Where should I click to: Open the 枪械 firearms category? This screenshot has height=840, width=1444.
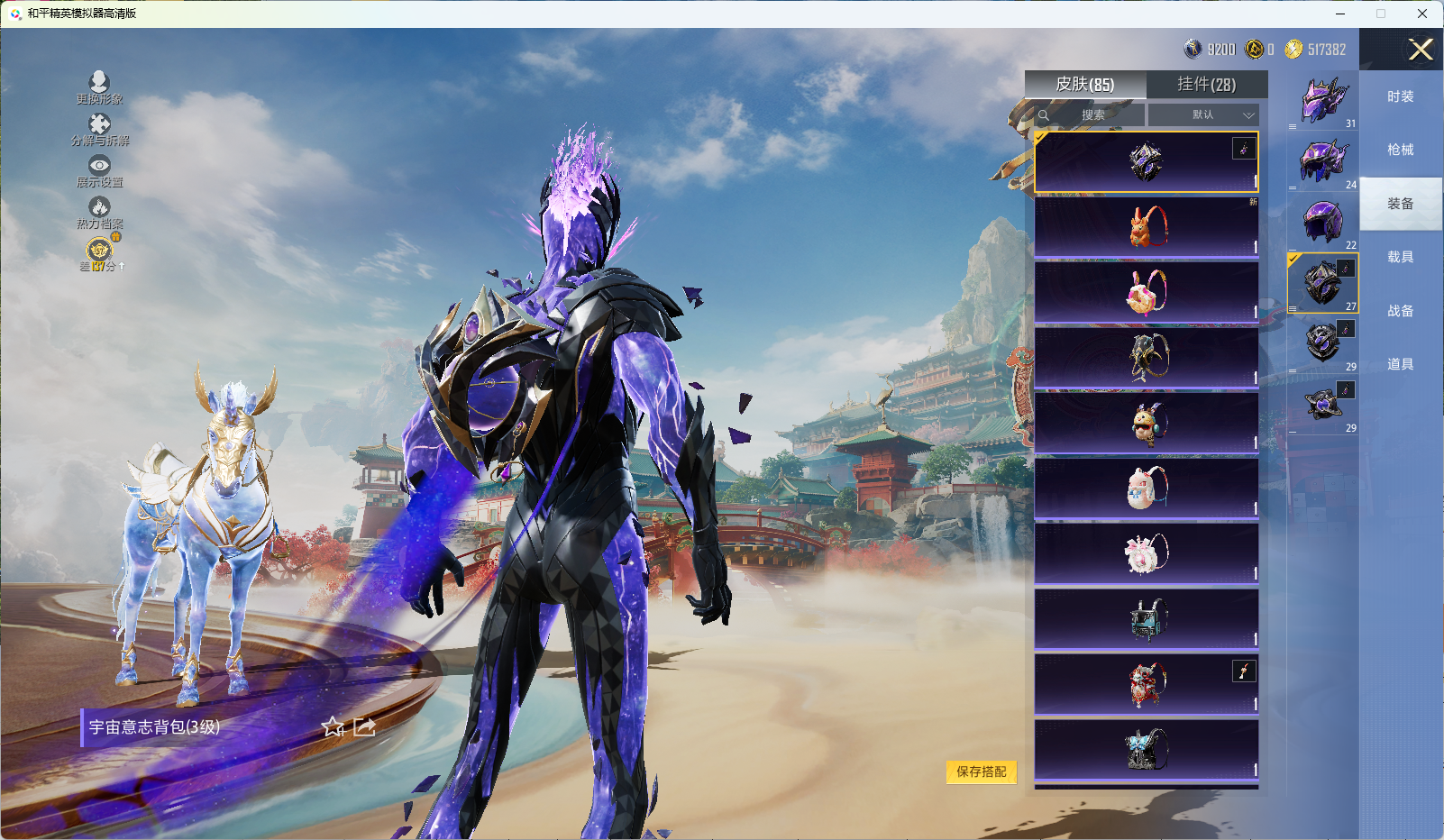click(x=1400, y=150)
